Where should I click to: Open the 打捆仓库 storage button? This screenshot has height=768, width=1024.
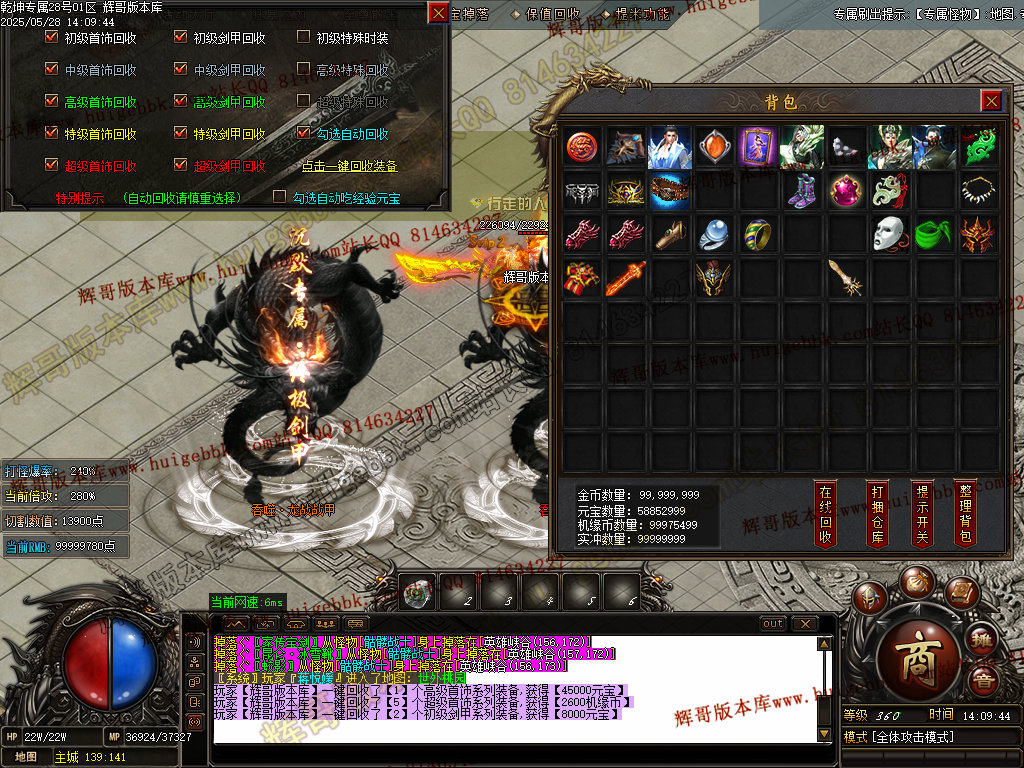tap(877, 514)
